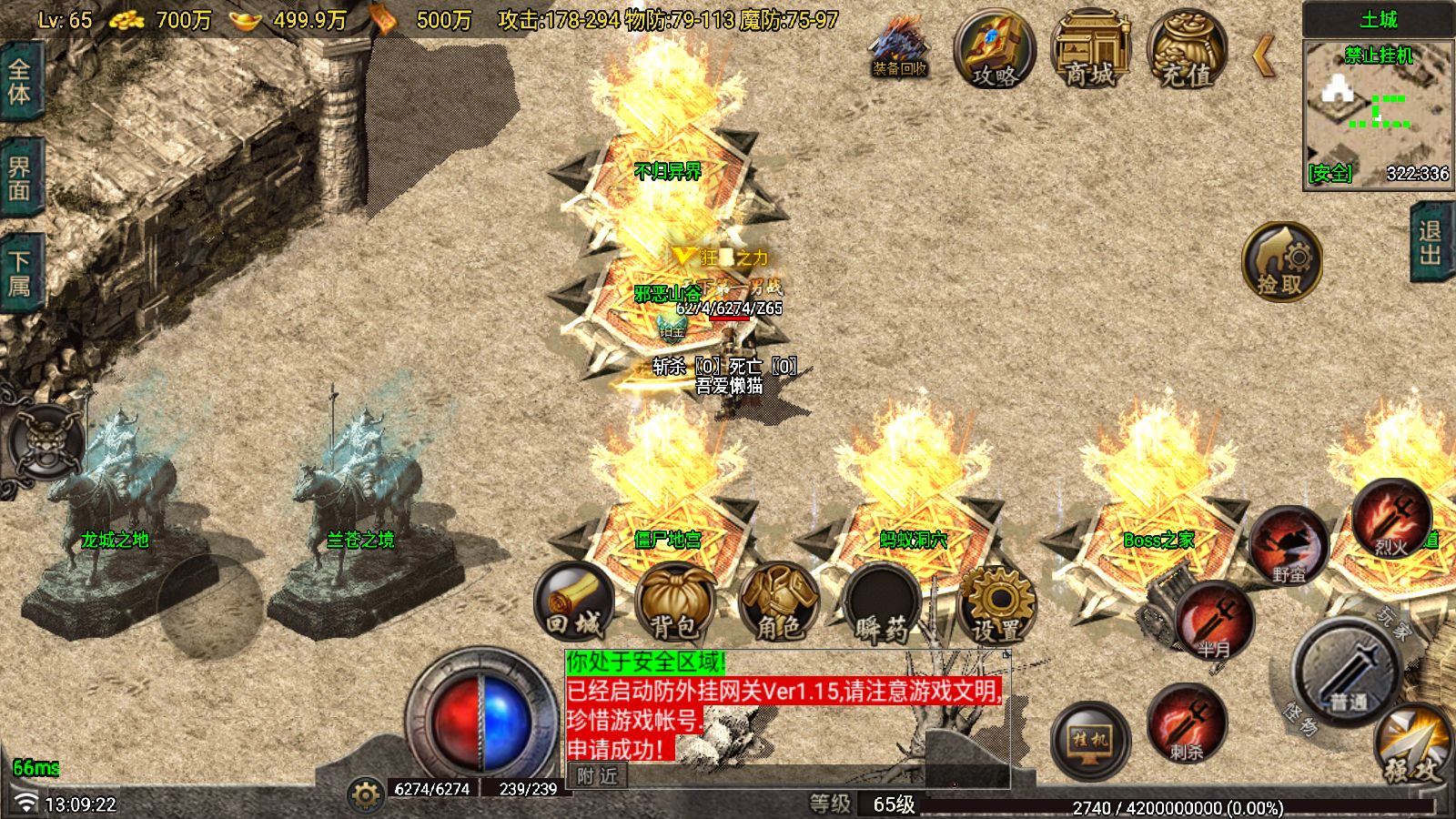Select the 下属 tab

19,275
